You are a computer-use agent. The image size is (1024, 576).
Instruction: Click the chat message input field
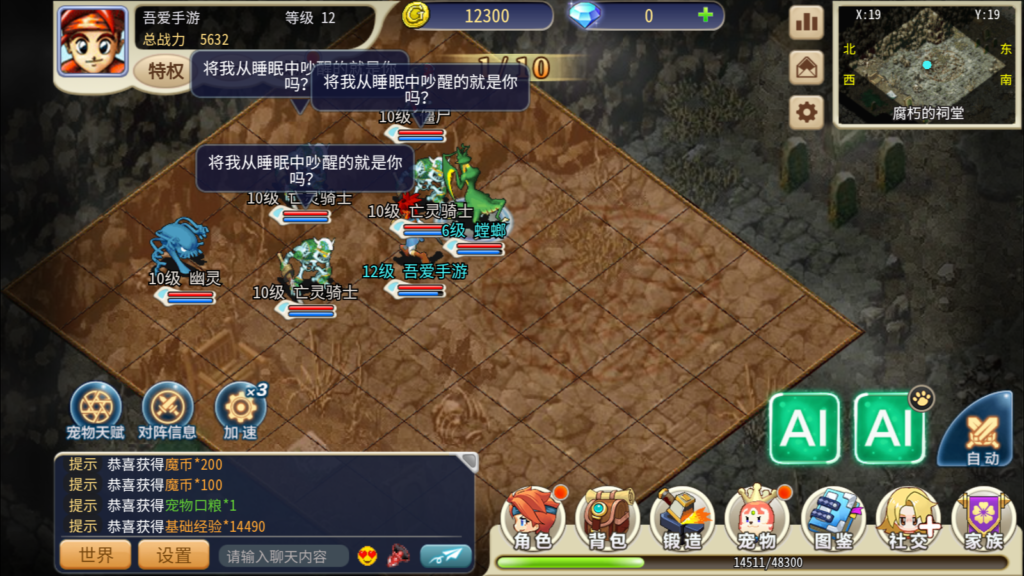[x=284, y=556]
